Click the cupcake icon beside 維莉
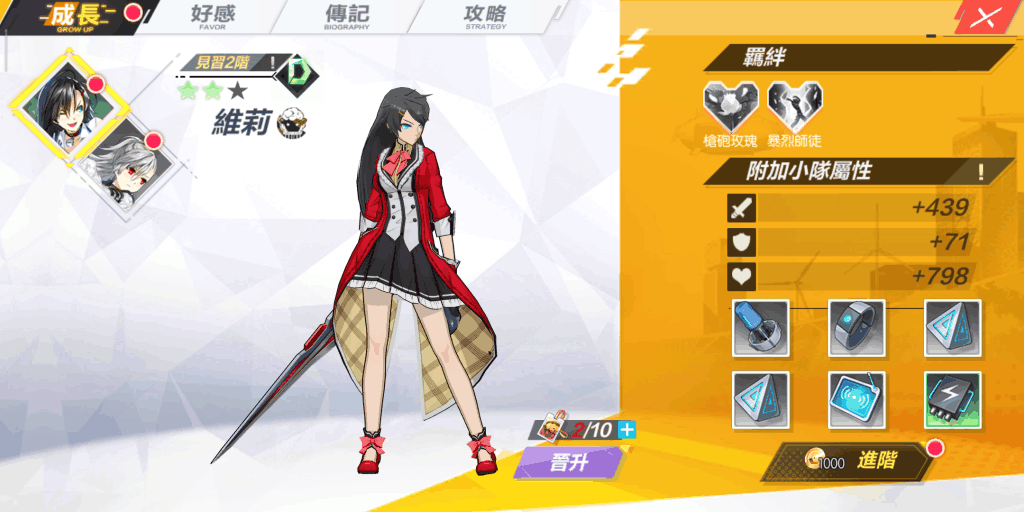 292,122
